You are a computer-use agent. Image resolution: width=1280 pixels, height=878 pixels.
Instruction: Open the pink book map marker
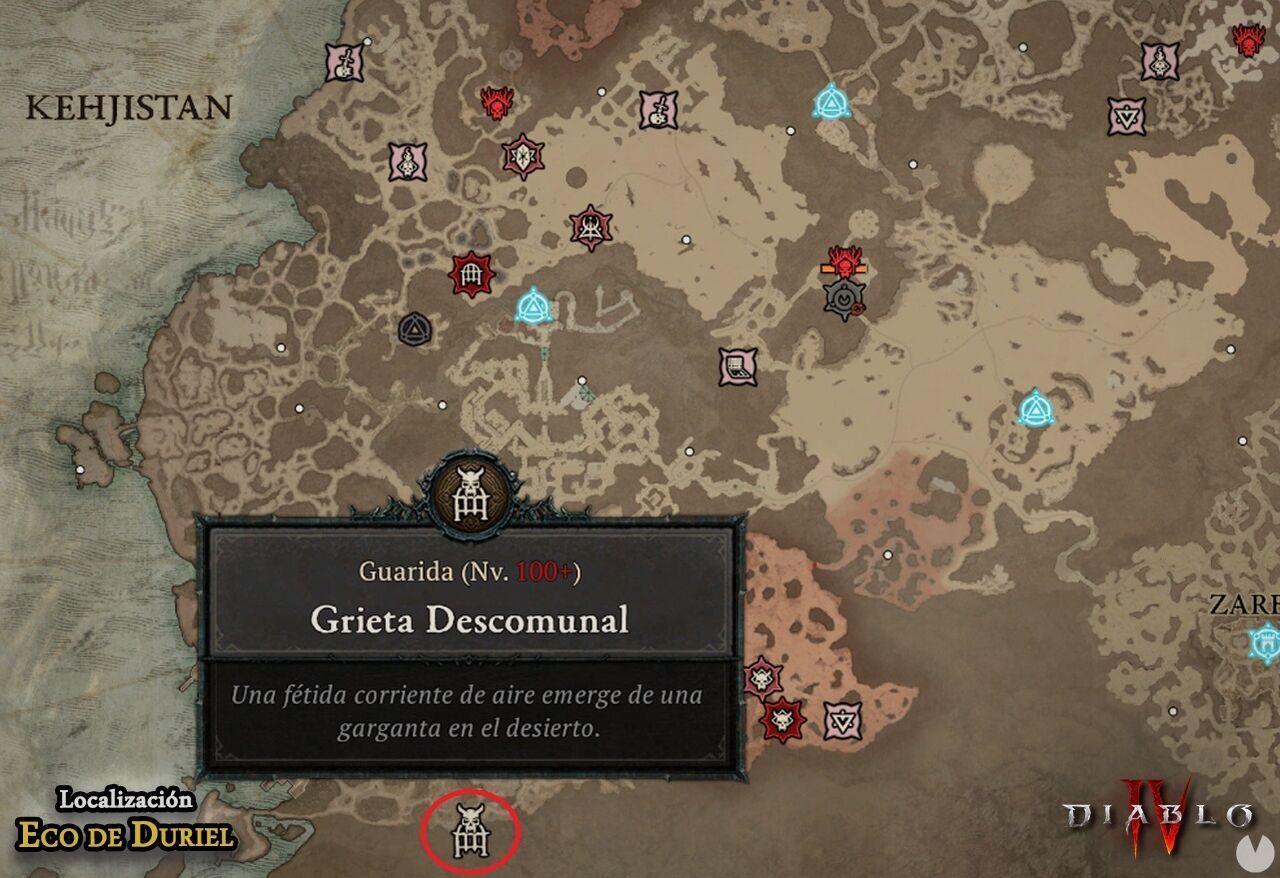pos(738,367)
